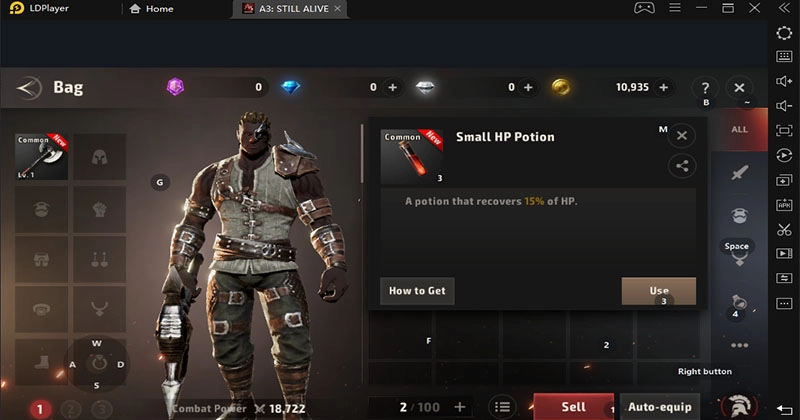Use the Small HP Potion
This screenshot has height=420, width=800.
(658, 291)
